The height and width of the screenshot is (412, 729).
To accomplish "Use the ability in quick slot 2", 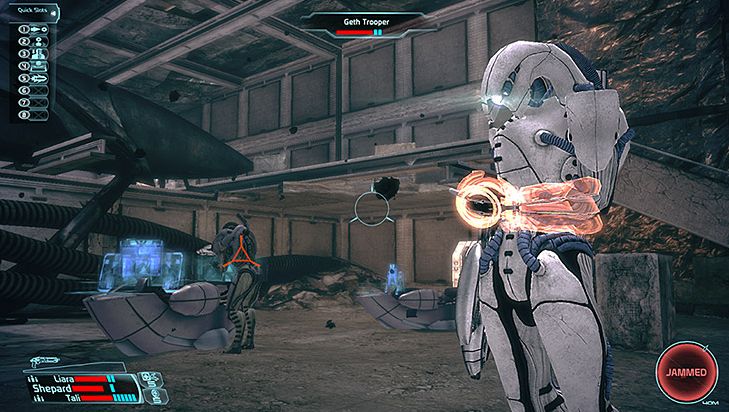I will (x=35, y=42).
